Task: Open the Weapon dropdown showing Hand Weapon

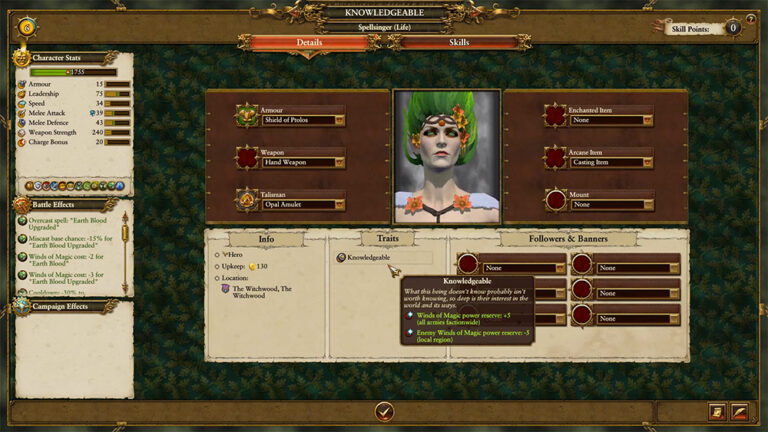Action: pyautogui.click(x=304, y=162)
